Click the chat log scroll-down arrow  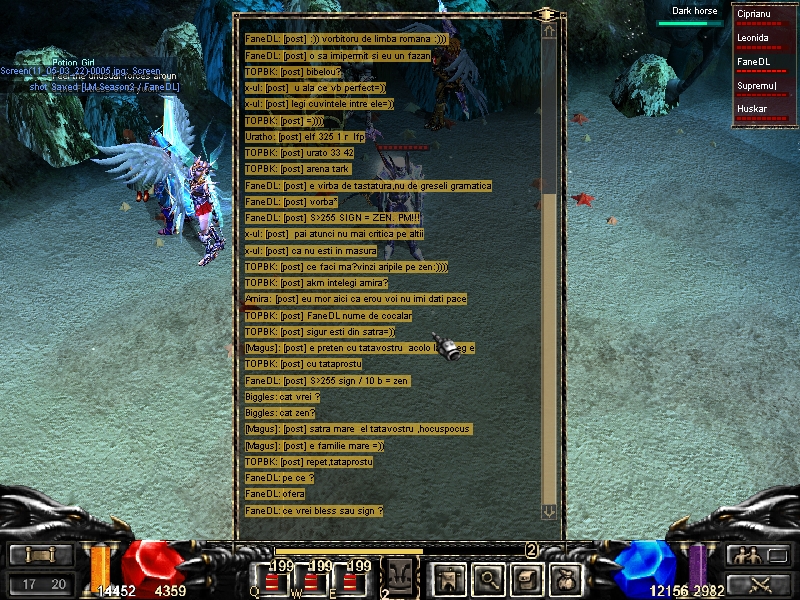click(x=549, y=511)
